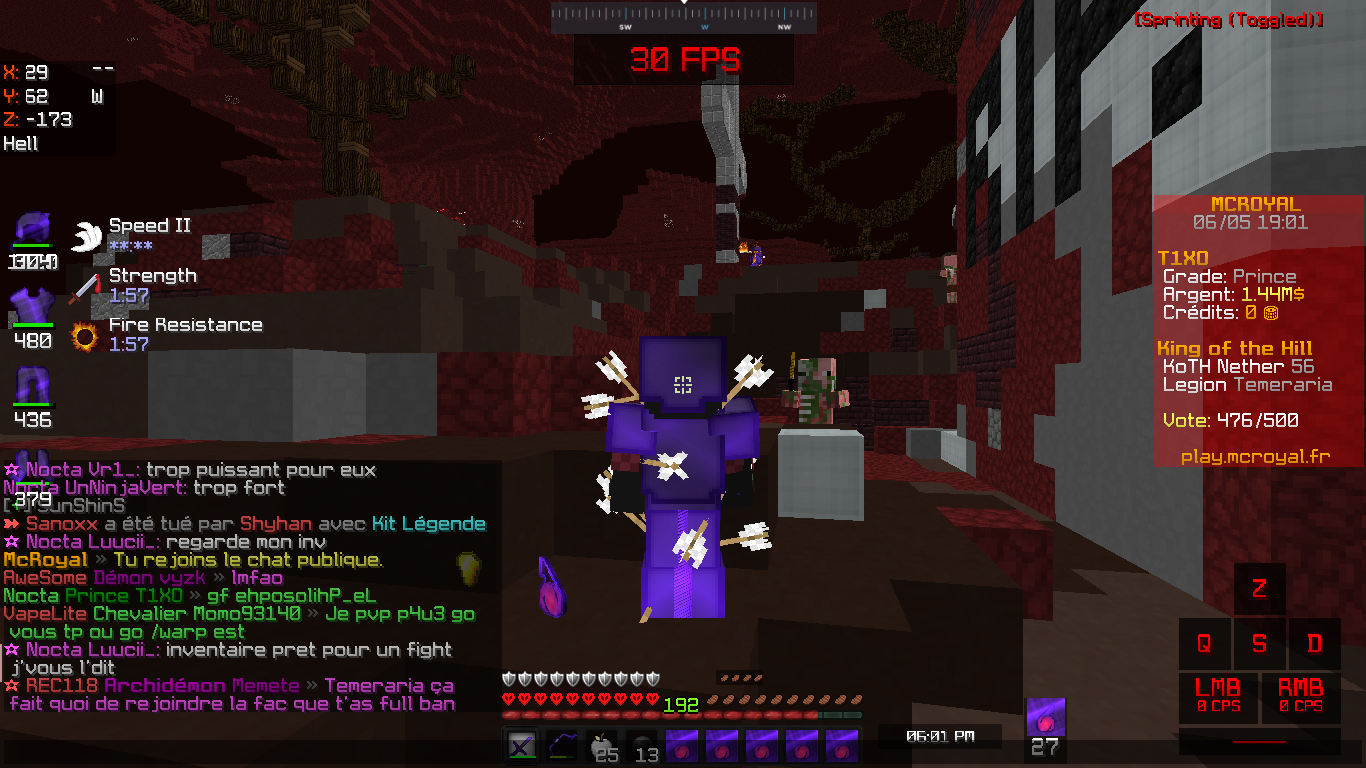The width and height of the screenshot is (1366, 768).
Task: Select the ender pearl stack of 13
Action: coord(641,746)
